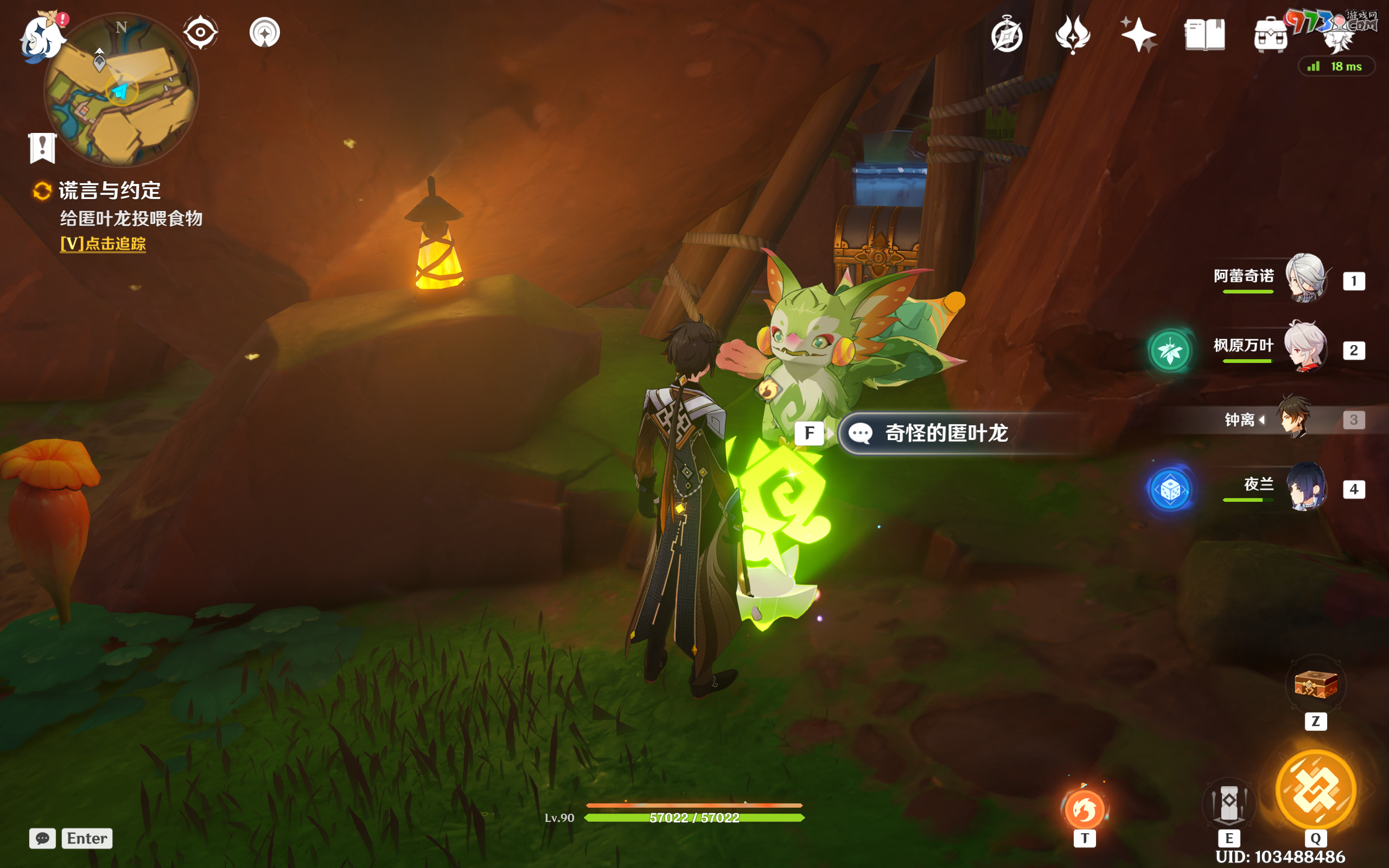Talk to 奇怪的匿叶龙 dialogue prompt

pyautogui.click(x=945, y=433)
